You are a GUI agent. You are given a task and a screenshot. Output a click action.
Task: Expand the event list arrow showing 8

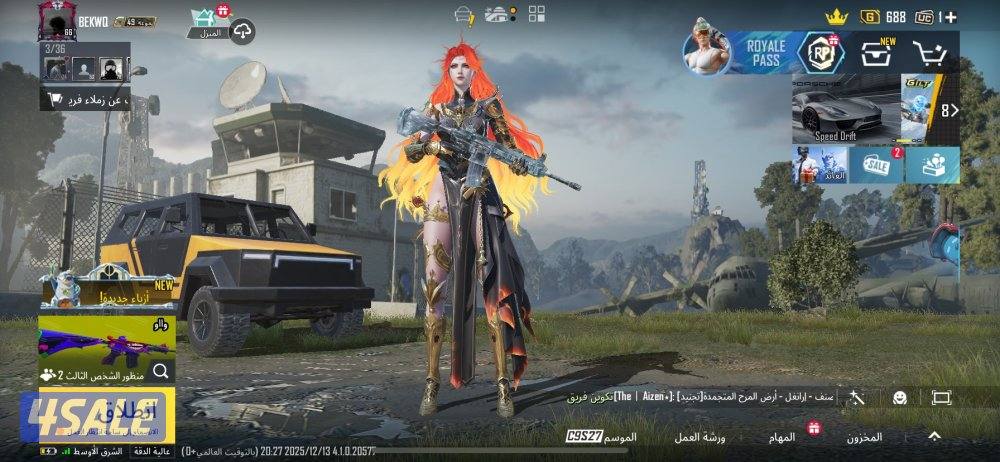[x=949, y=110]
